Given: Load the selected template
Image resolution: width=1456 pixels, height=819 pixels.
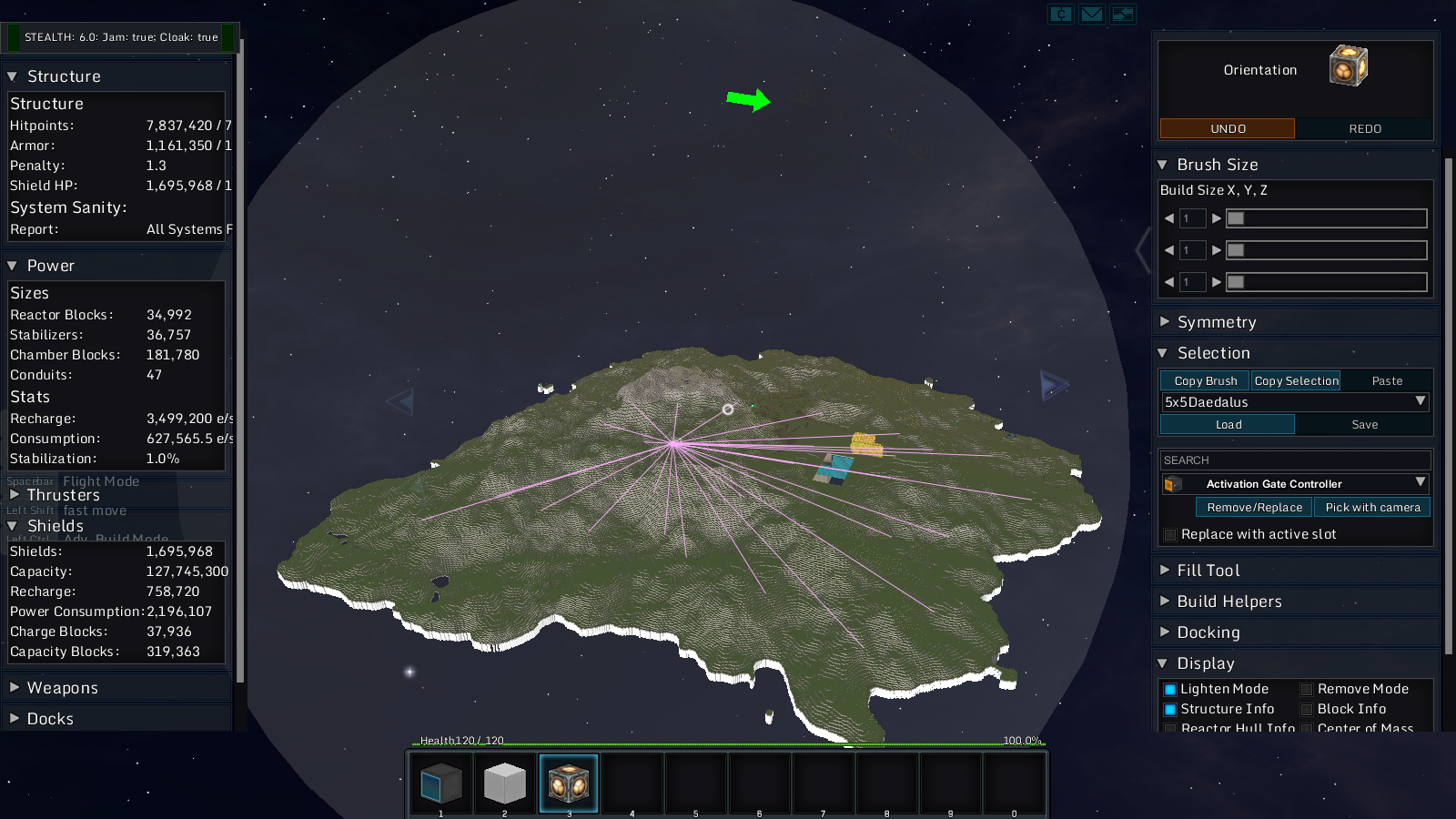Looking at the screenshot, I should [x=1228, y=425].
